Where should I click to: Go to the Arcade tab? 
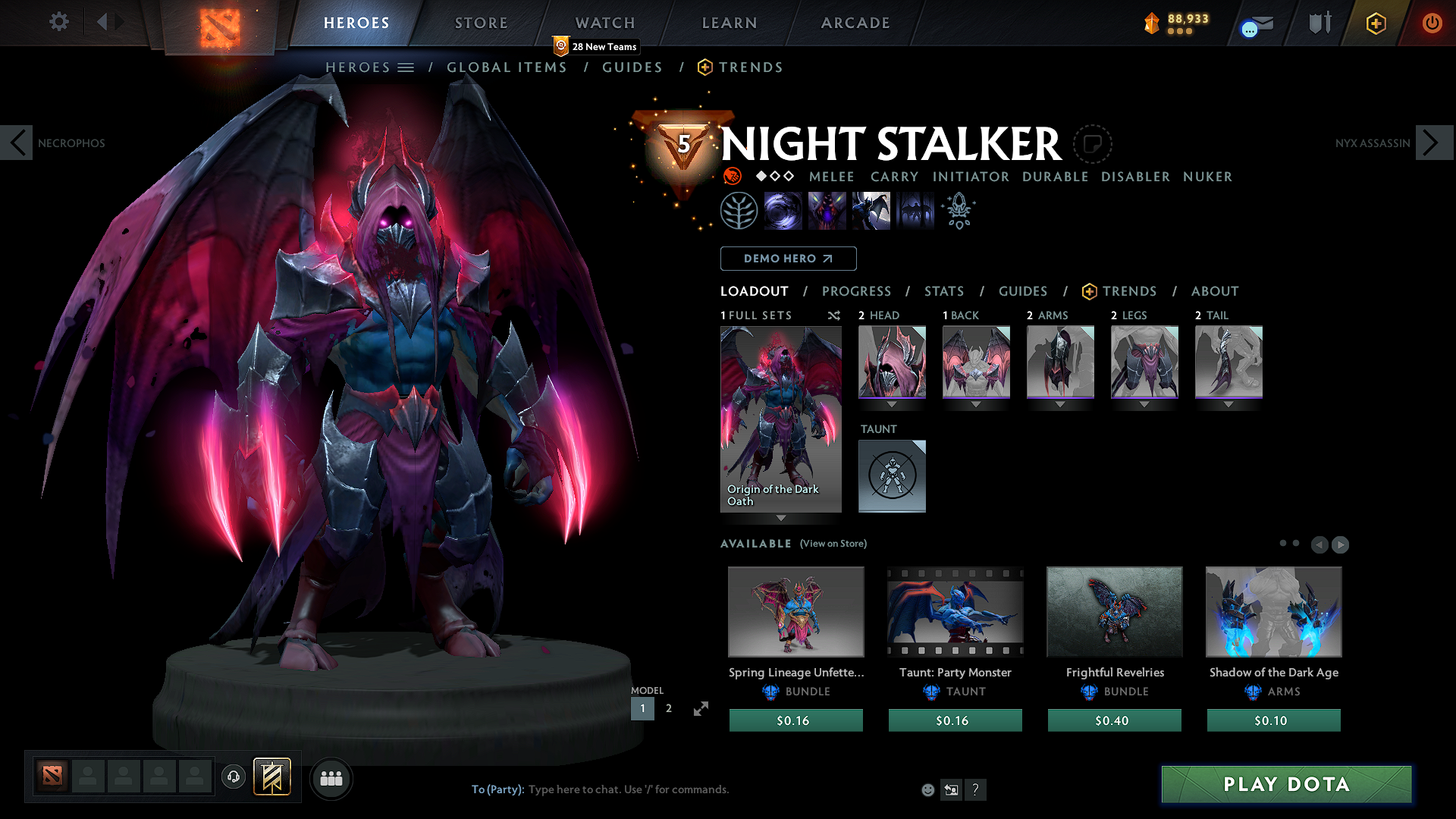point(855,23)
